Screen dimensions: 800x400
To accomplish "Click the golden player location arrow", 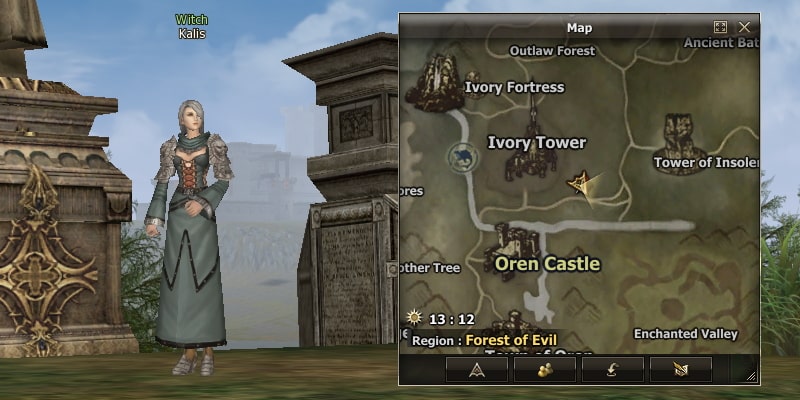I will coord(580,183).
